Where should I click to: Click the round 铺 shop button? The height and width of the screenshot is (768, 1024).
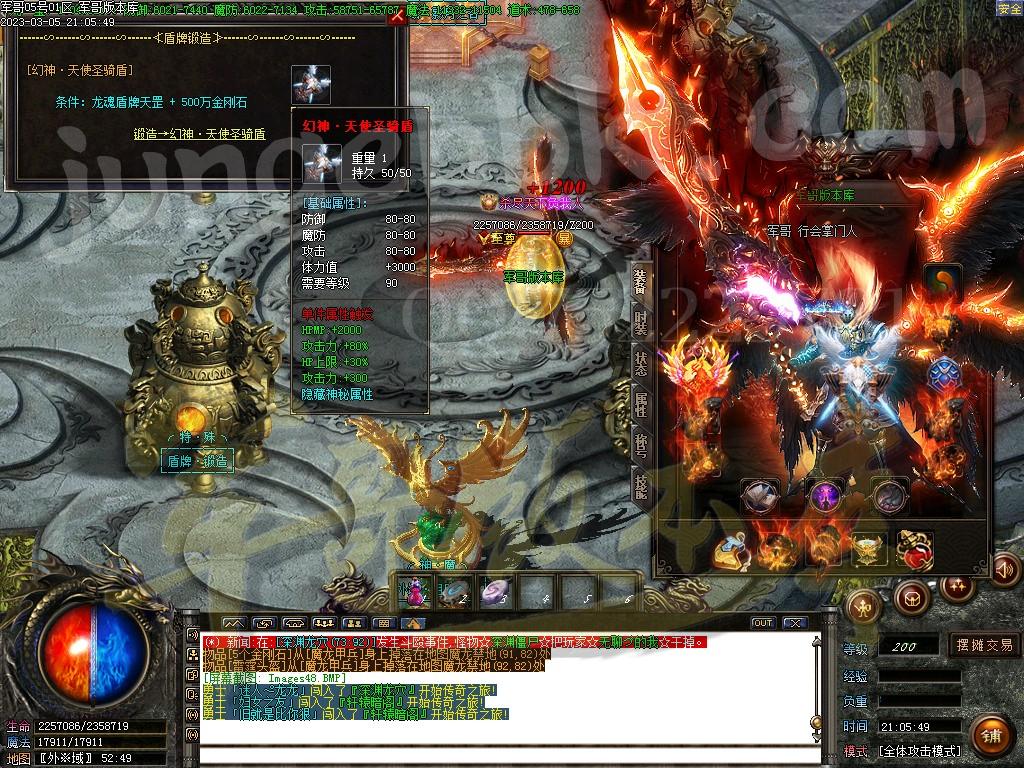pos(990,737)
